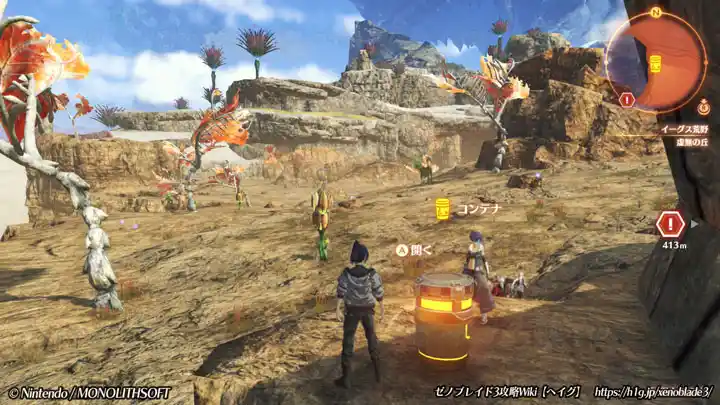Select the yellow コンテナ container marker icon
Viewport: 720px width, 405px height.
(x=442, y=209)
